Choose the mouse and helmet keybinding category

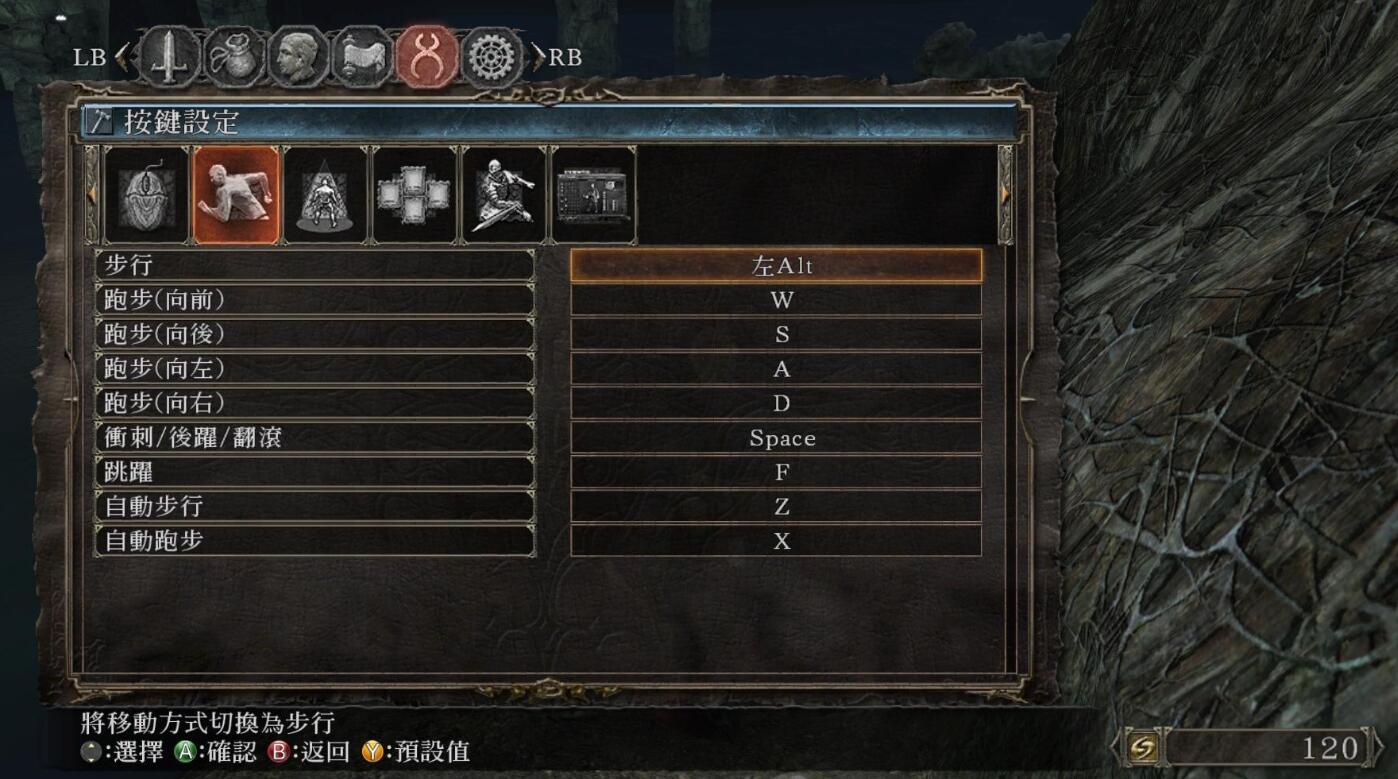147,196
